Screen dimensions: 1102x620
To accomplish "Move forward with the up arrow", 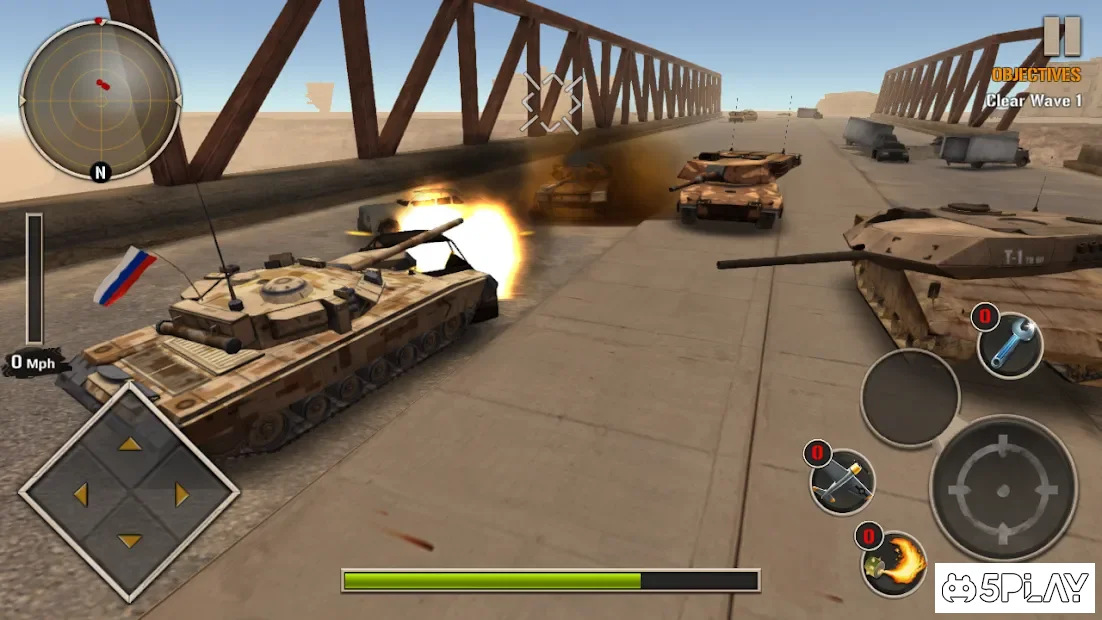I will [x=130, y=444].
